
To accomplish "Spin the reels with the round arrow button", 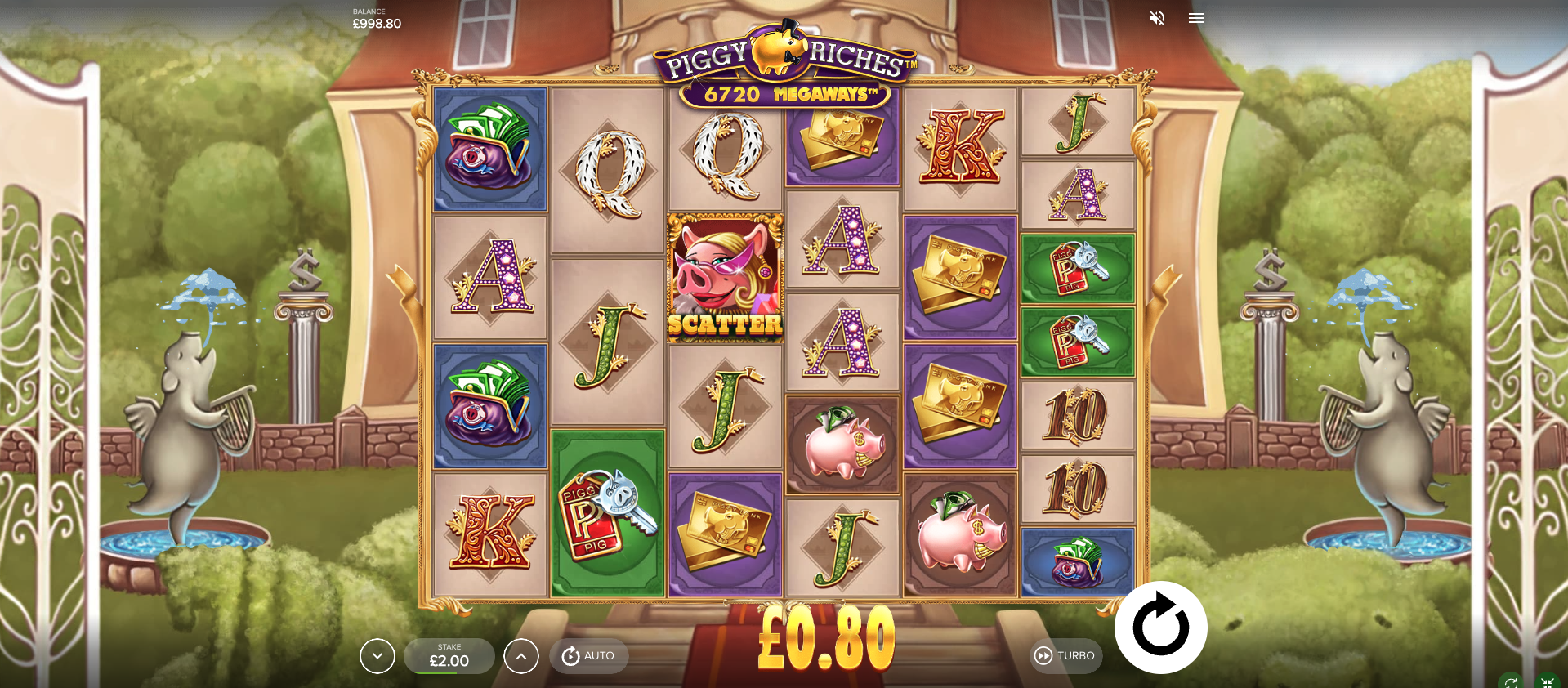I will point(1160,627).
